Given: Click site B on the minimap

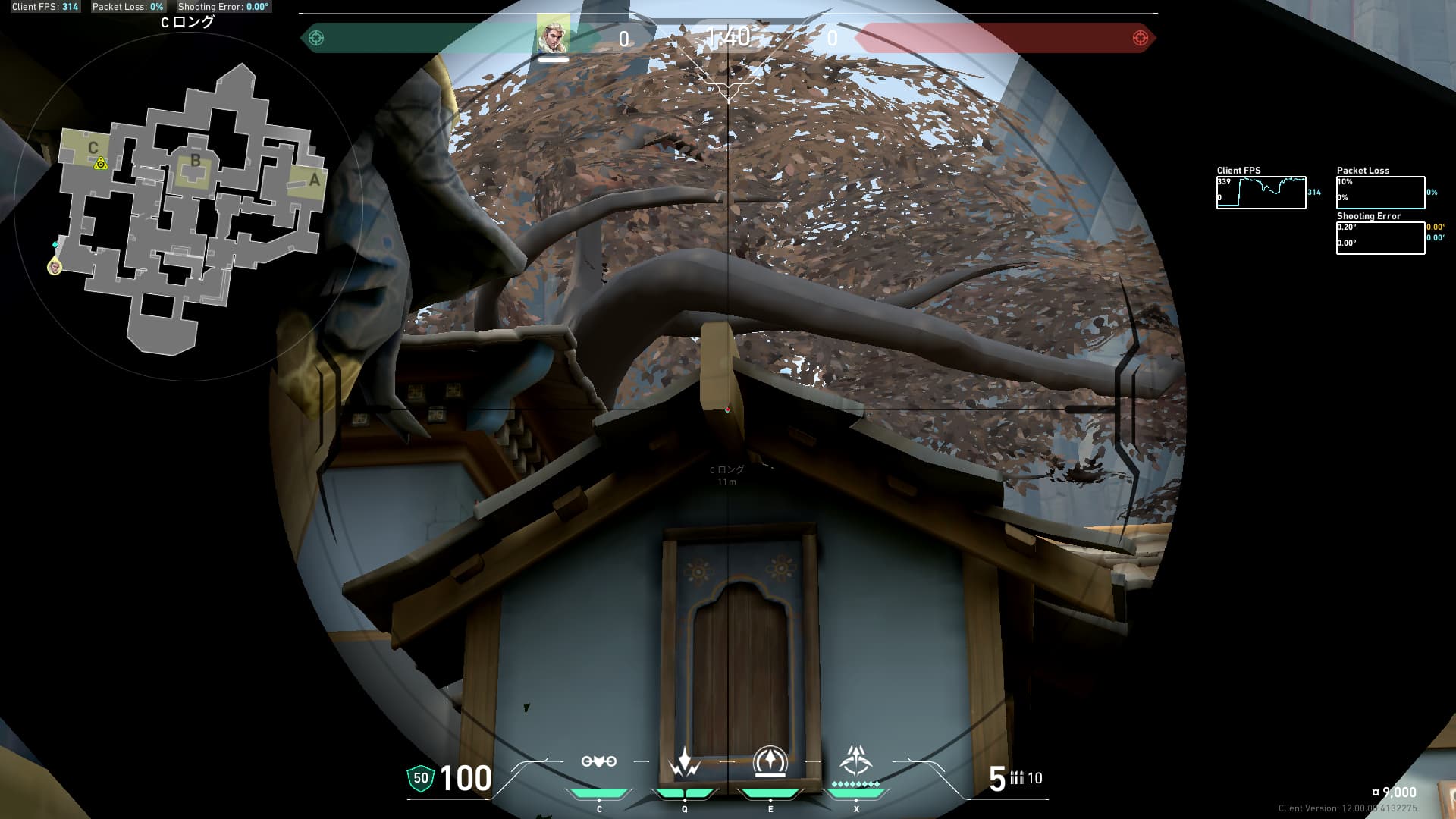Looking at the screenshot, I should point(195,161).
